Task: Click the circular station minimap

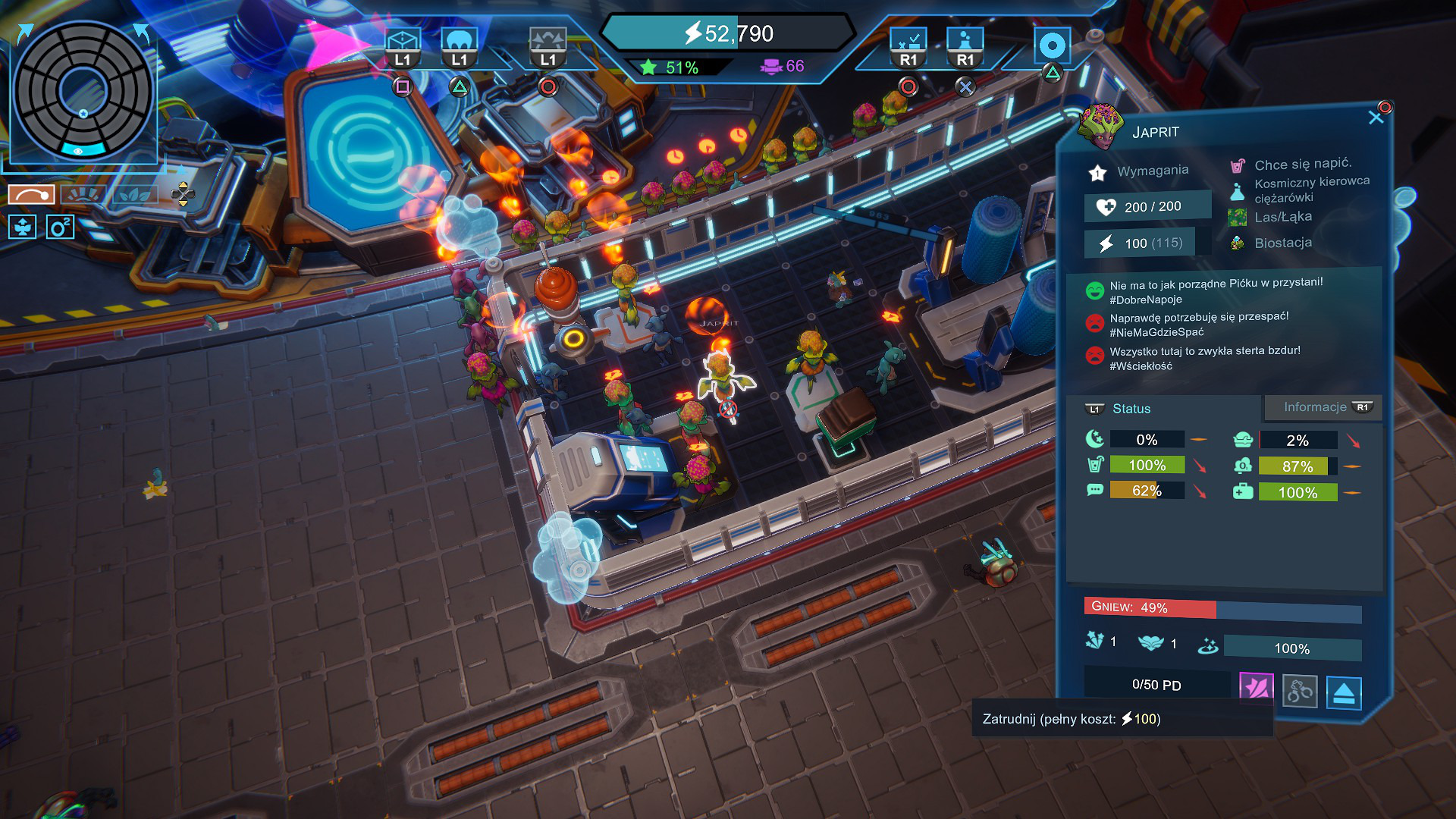Action: (83, 91)
